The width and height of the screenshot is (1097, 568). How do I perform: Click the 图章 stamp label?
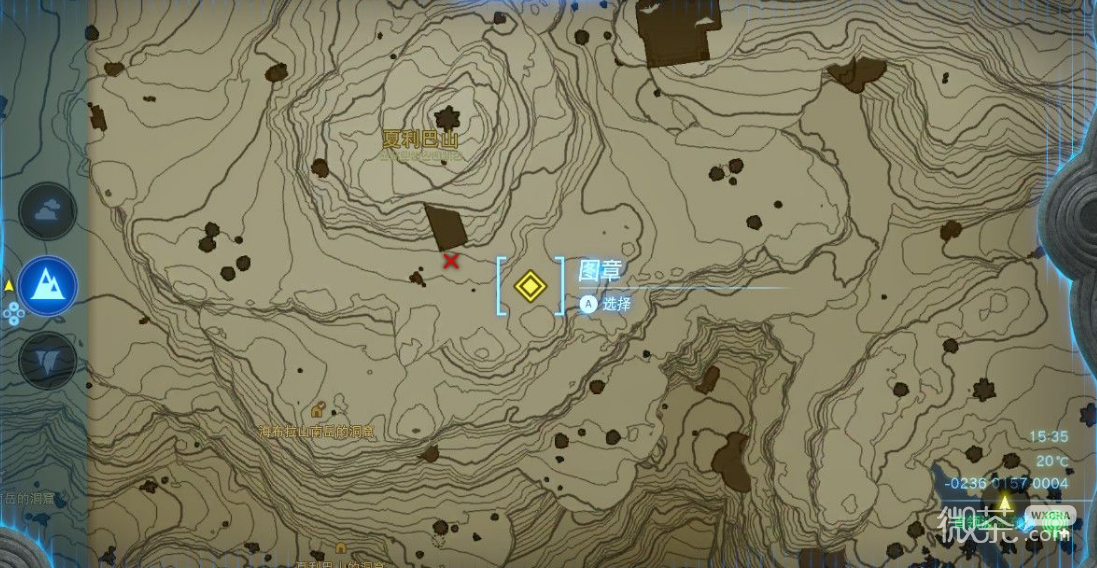(x=600, y=270)
